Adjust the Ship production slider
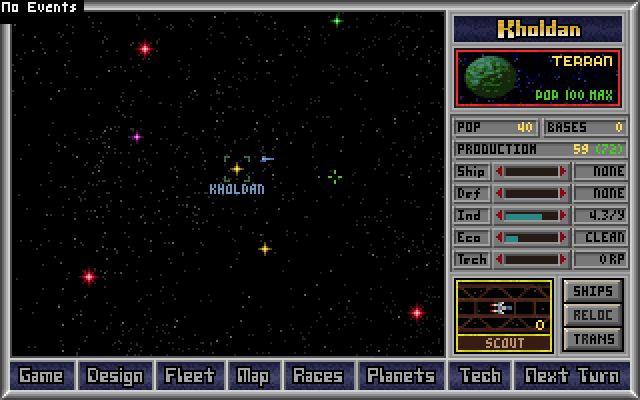 tap(531, 172)
